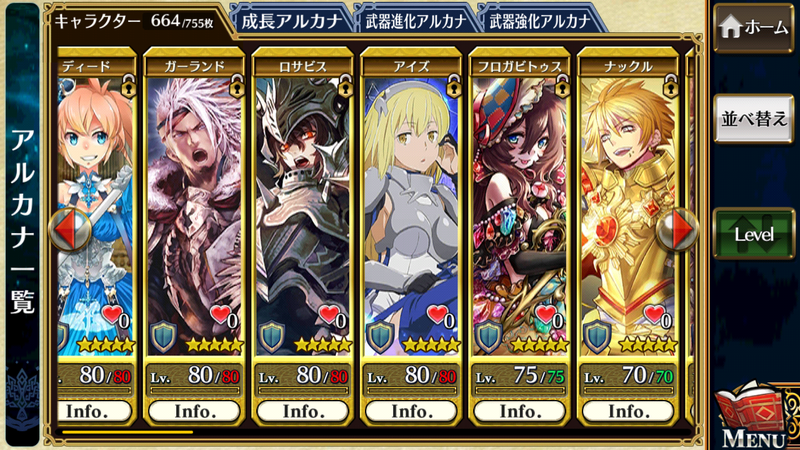The width and height of the screenshot is (800, 450).
Task: Show Info for ナックル
Action: pos(627,410)
